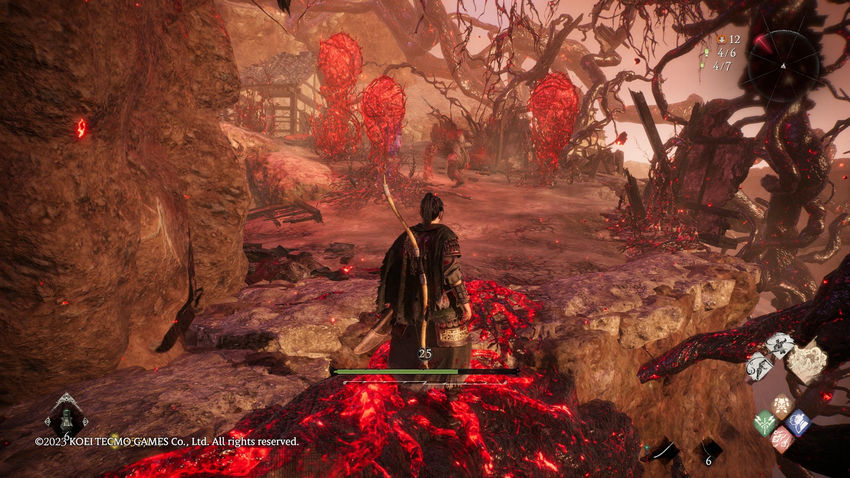The height and width of the screenshot is (478, 850).
Task: Activate the blue wizardry spell icon
Action: (797, 422)
